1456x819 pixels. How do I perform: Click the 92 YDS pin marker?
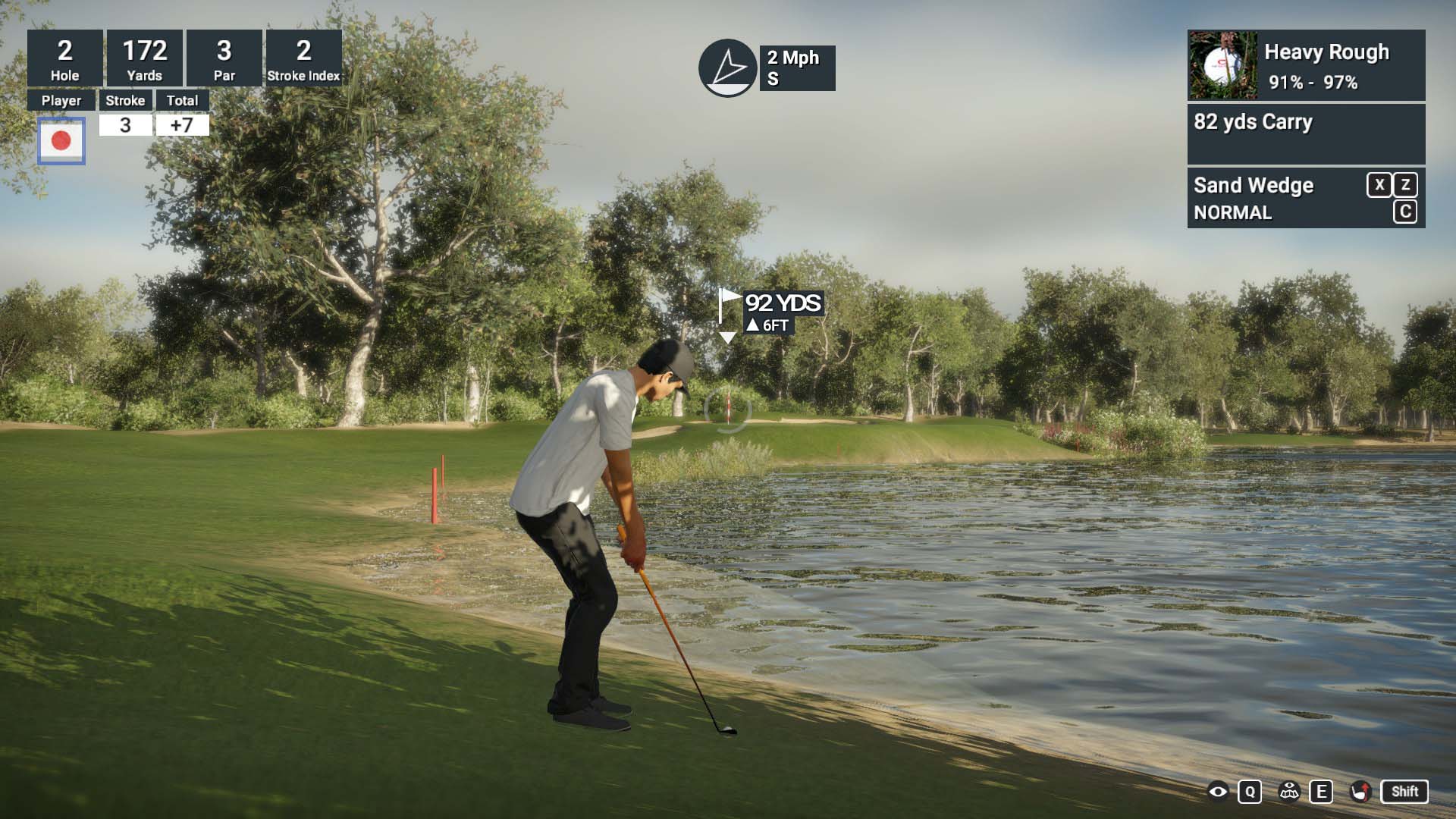coord(771,312)
